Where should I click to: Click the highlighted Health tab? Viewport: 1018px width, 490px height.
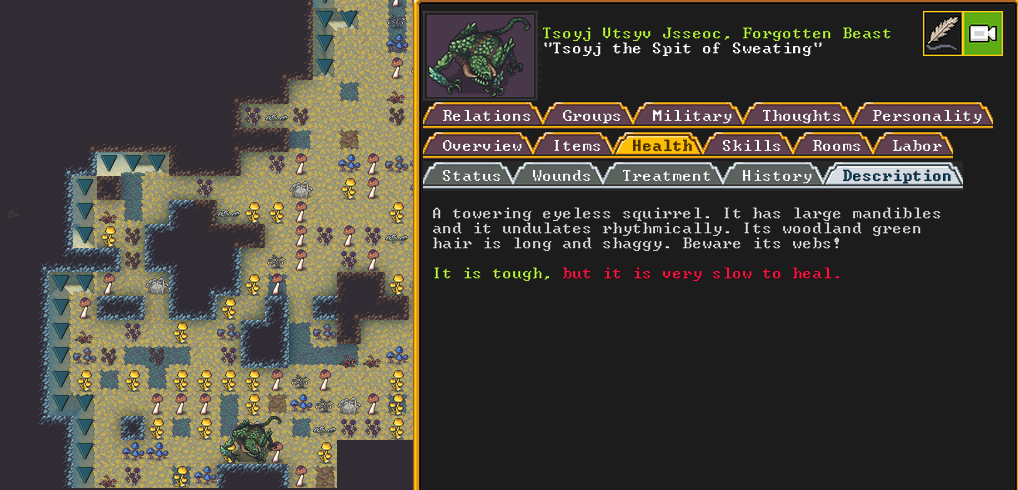tap(662, 146)
